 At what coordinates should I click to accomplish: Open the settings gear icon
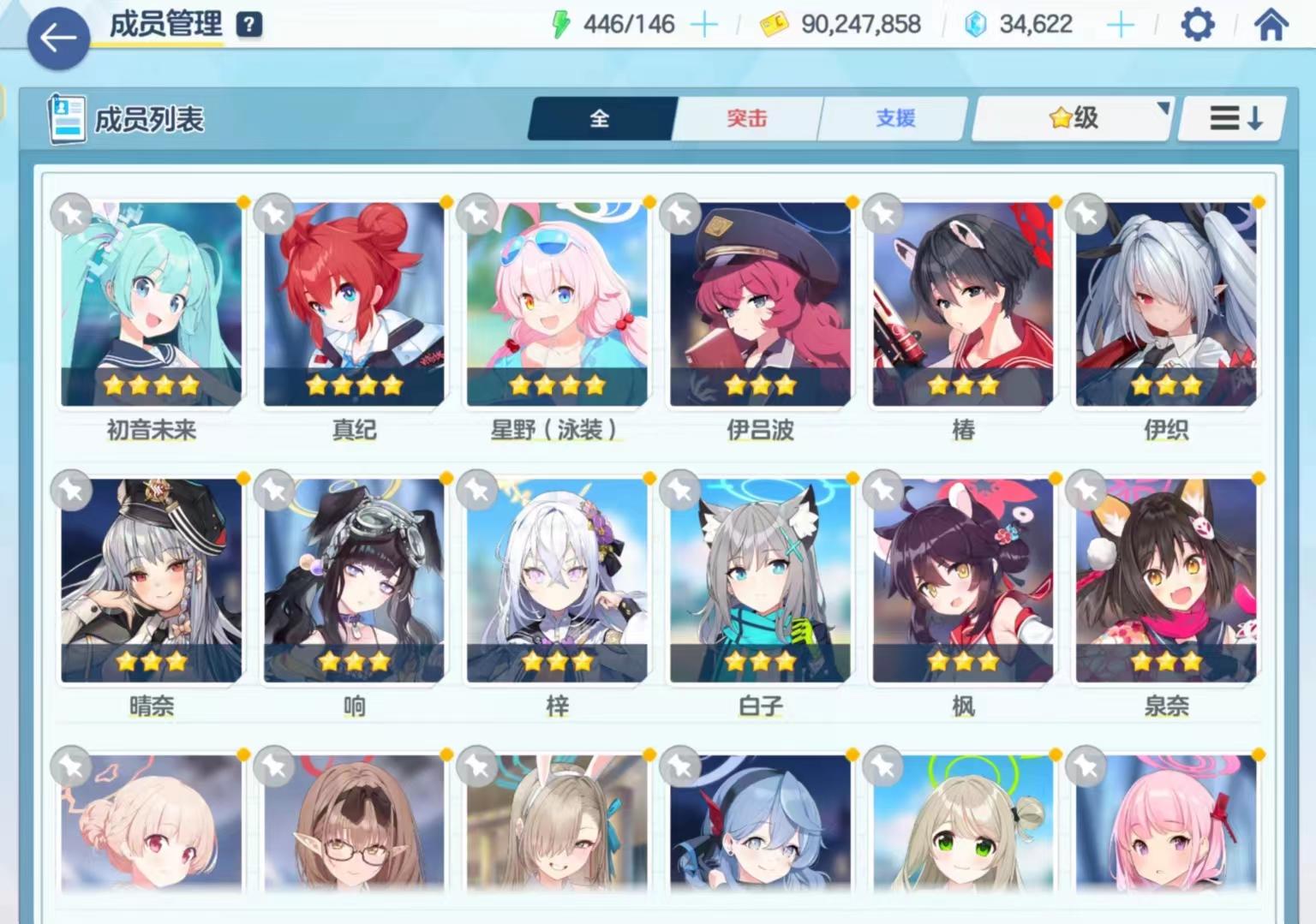(1197, 23)
